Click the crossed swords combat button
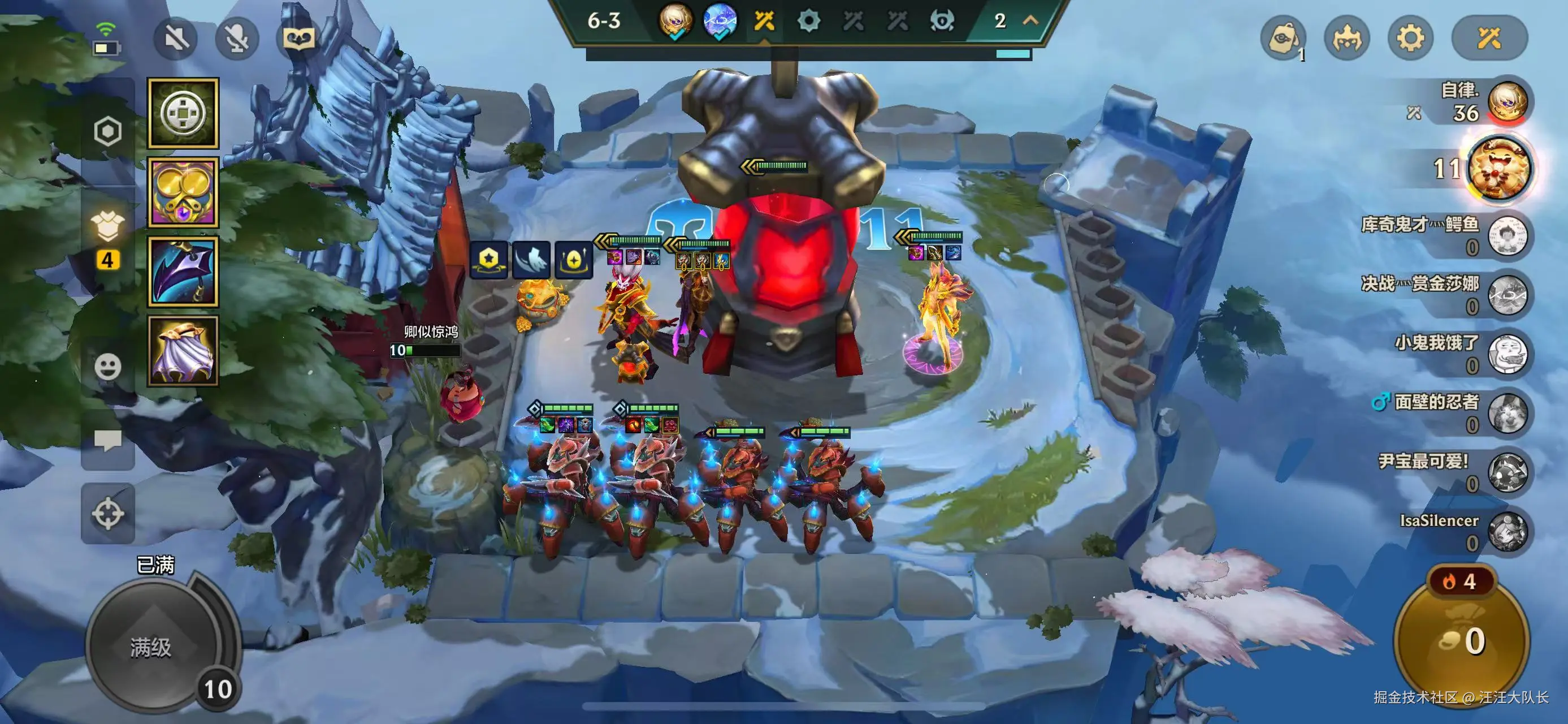 pyautogui.click(x=1489, y=39)
